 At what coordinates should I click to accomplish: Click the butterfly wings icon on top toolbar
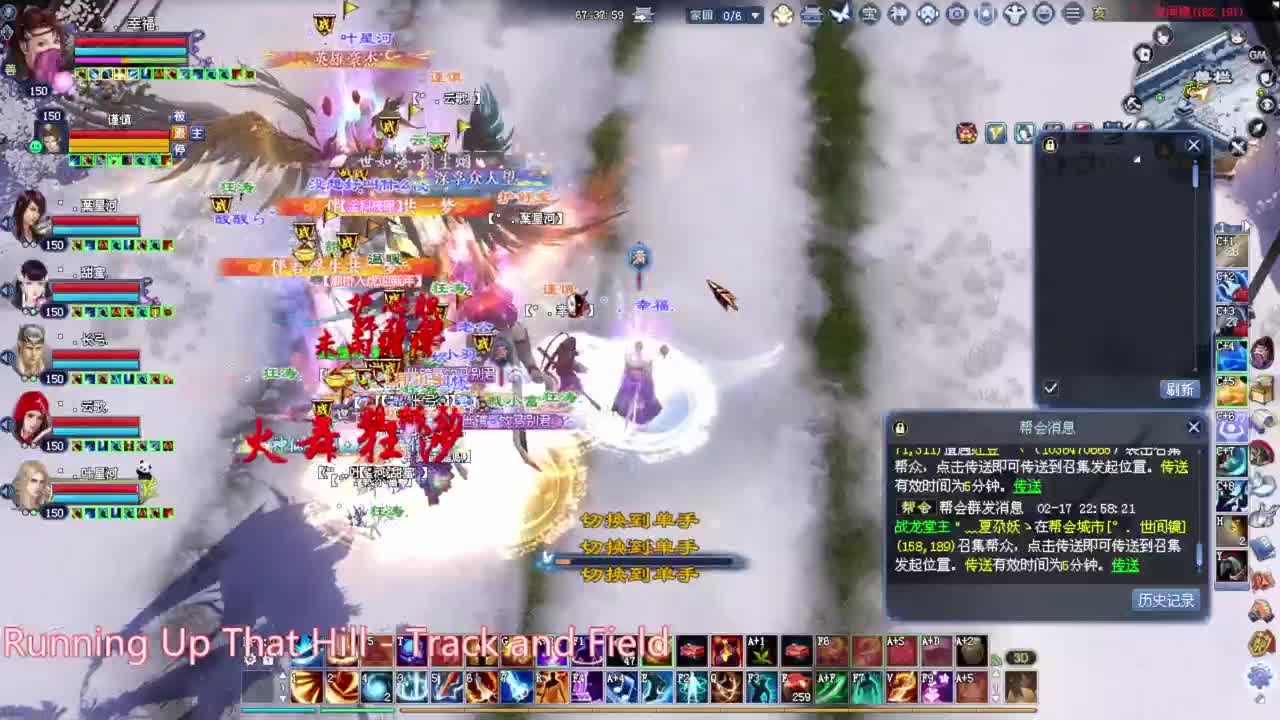pyautogui.click(x=841, y=15)
